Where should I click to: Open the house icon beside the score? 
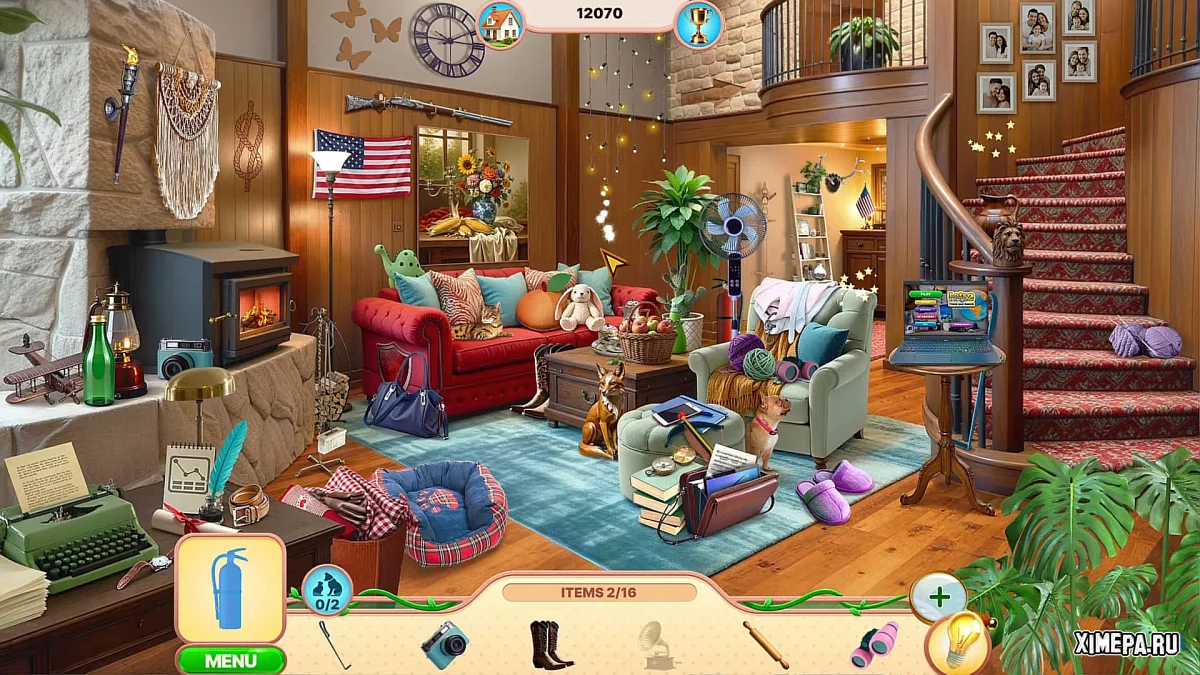point(501,24)
